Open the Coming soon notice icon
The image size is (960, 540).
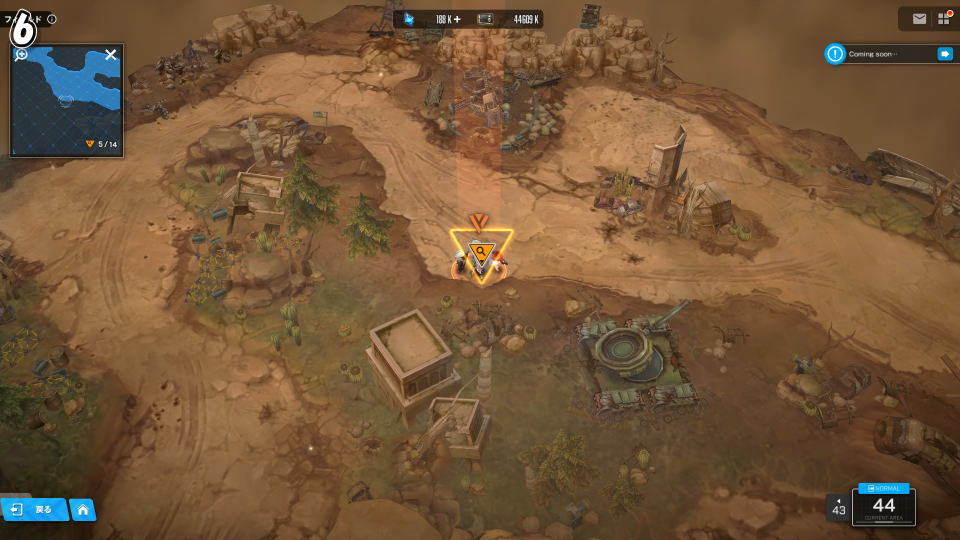[x=835, y=54]
